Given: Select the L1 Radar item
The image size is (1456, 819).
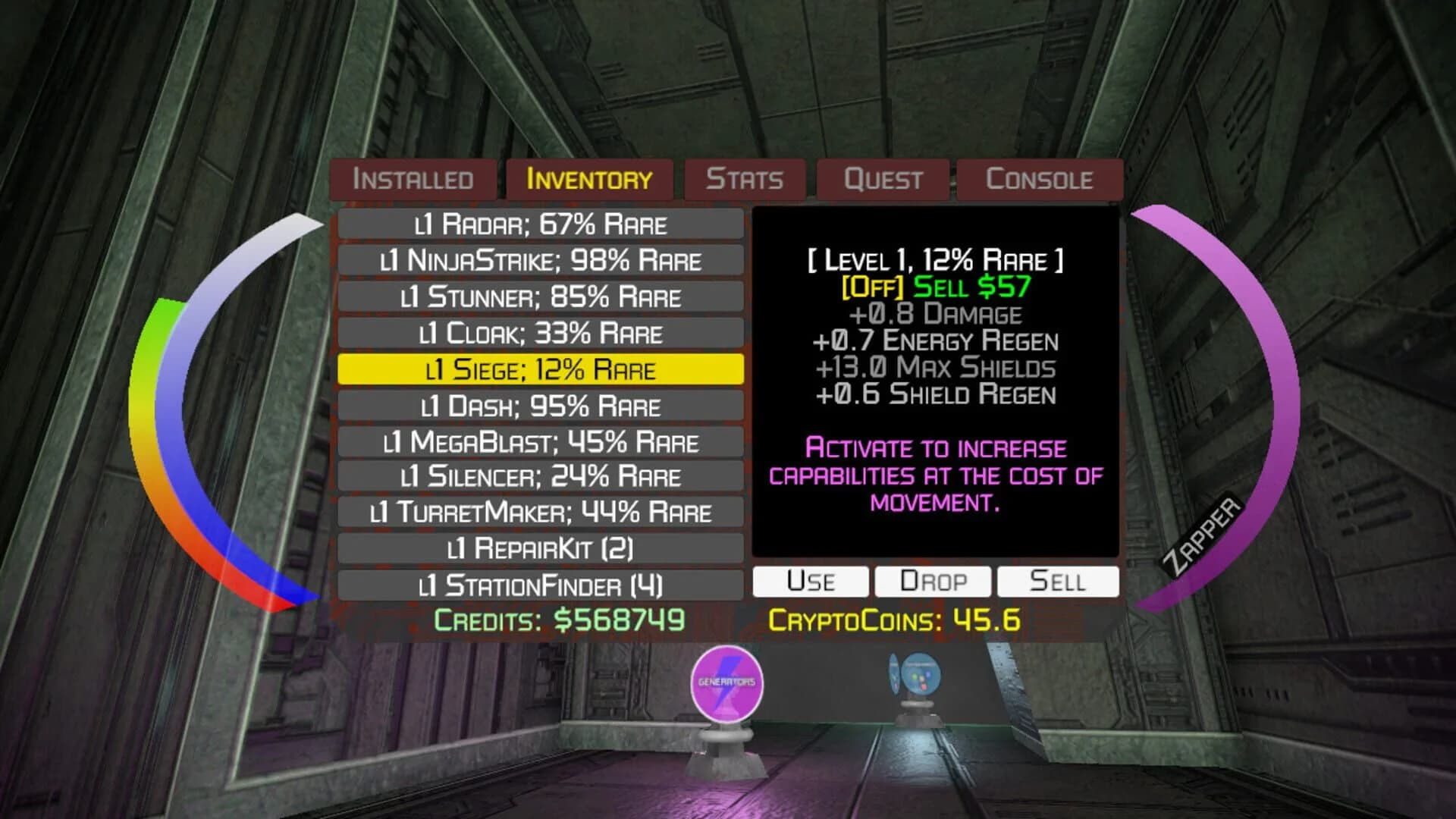Looking at the screenshot, I should pyautogui.click(x=542, y=224).
